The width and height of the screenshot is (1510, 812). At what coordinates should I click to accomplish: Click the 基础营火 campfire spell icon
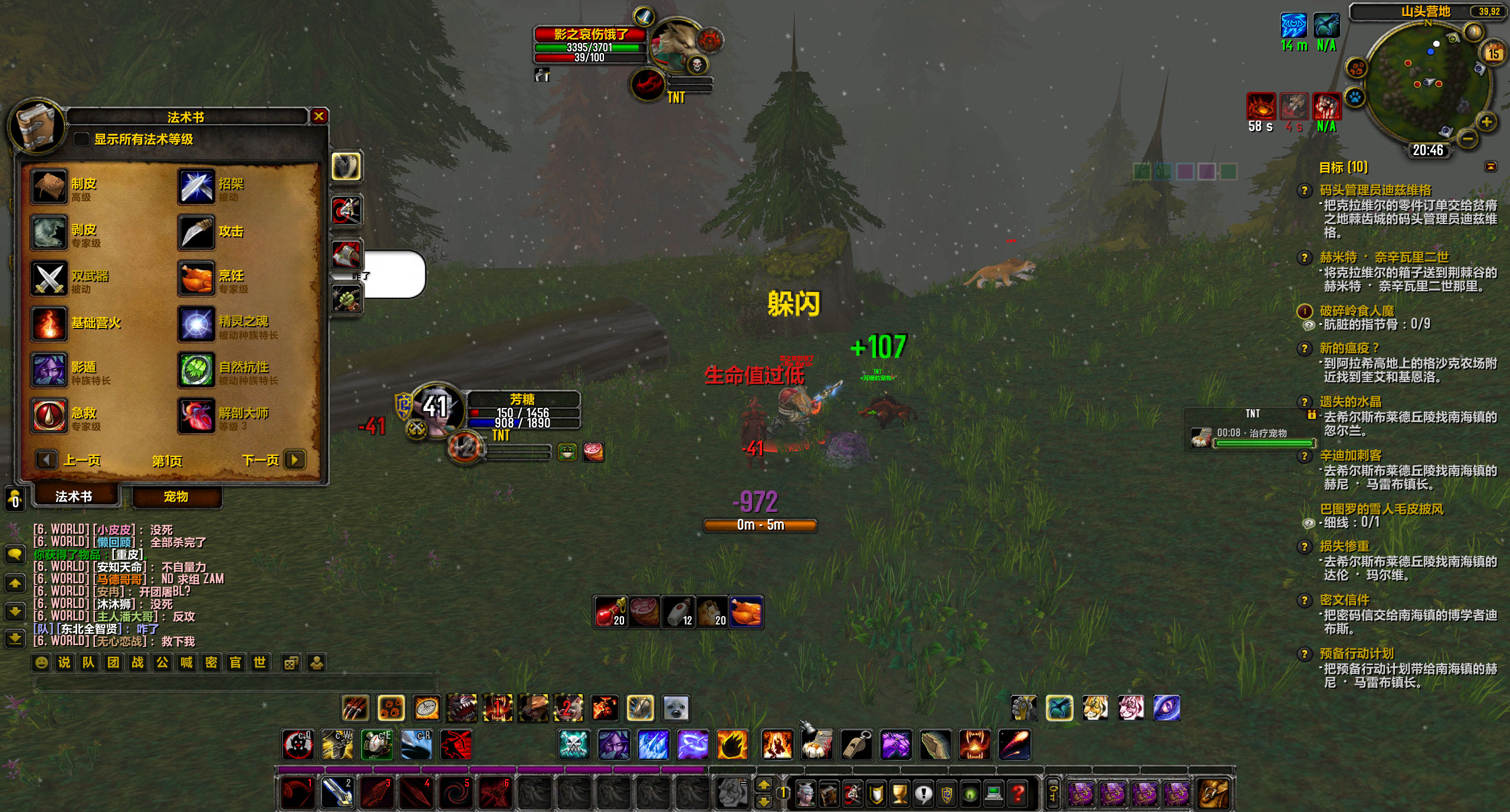coord(50,323)
